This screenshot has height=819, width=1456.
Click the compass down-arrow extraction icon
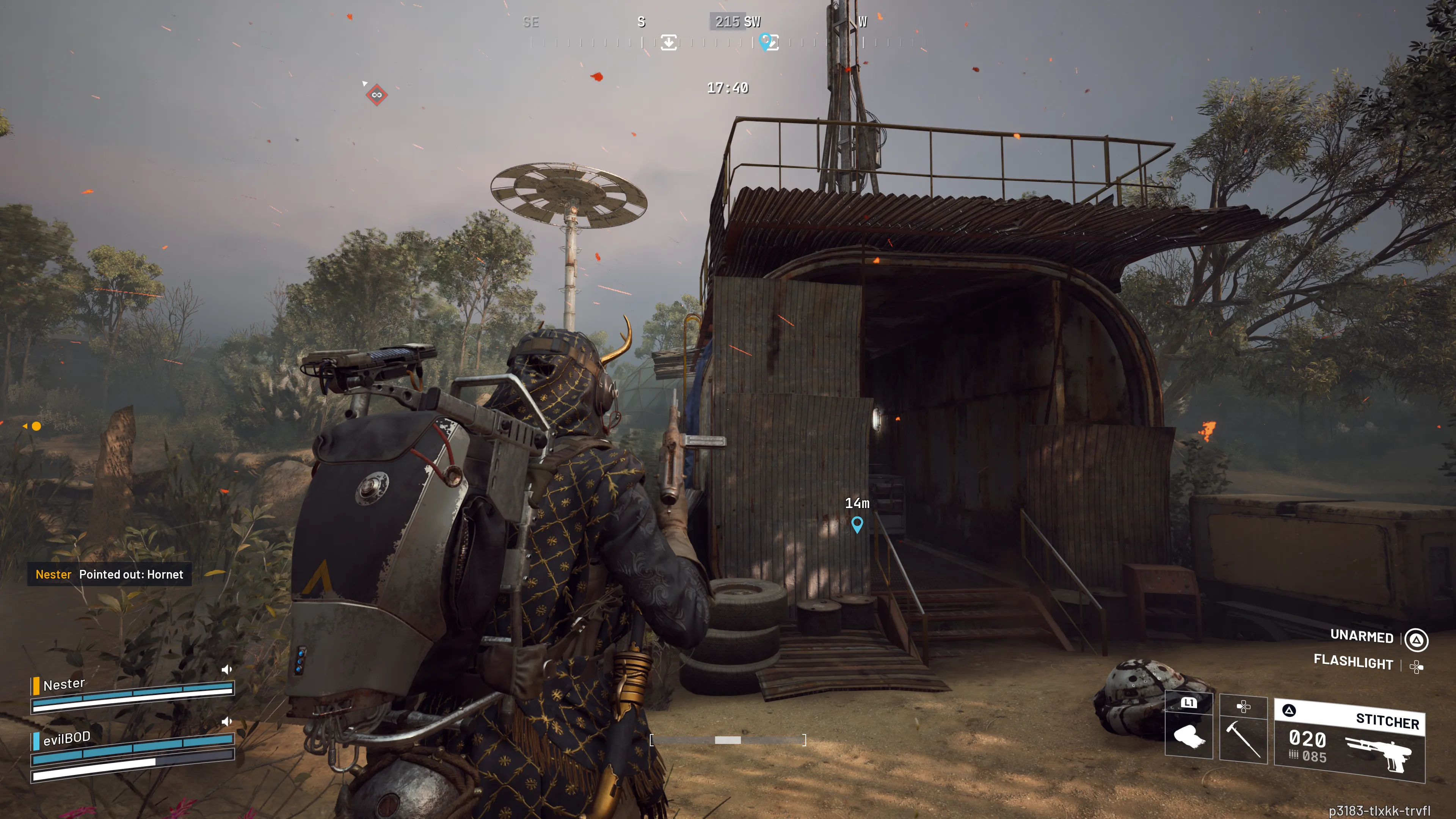(x=668, y=42)
